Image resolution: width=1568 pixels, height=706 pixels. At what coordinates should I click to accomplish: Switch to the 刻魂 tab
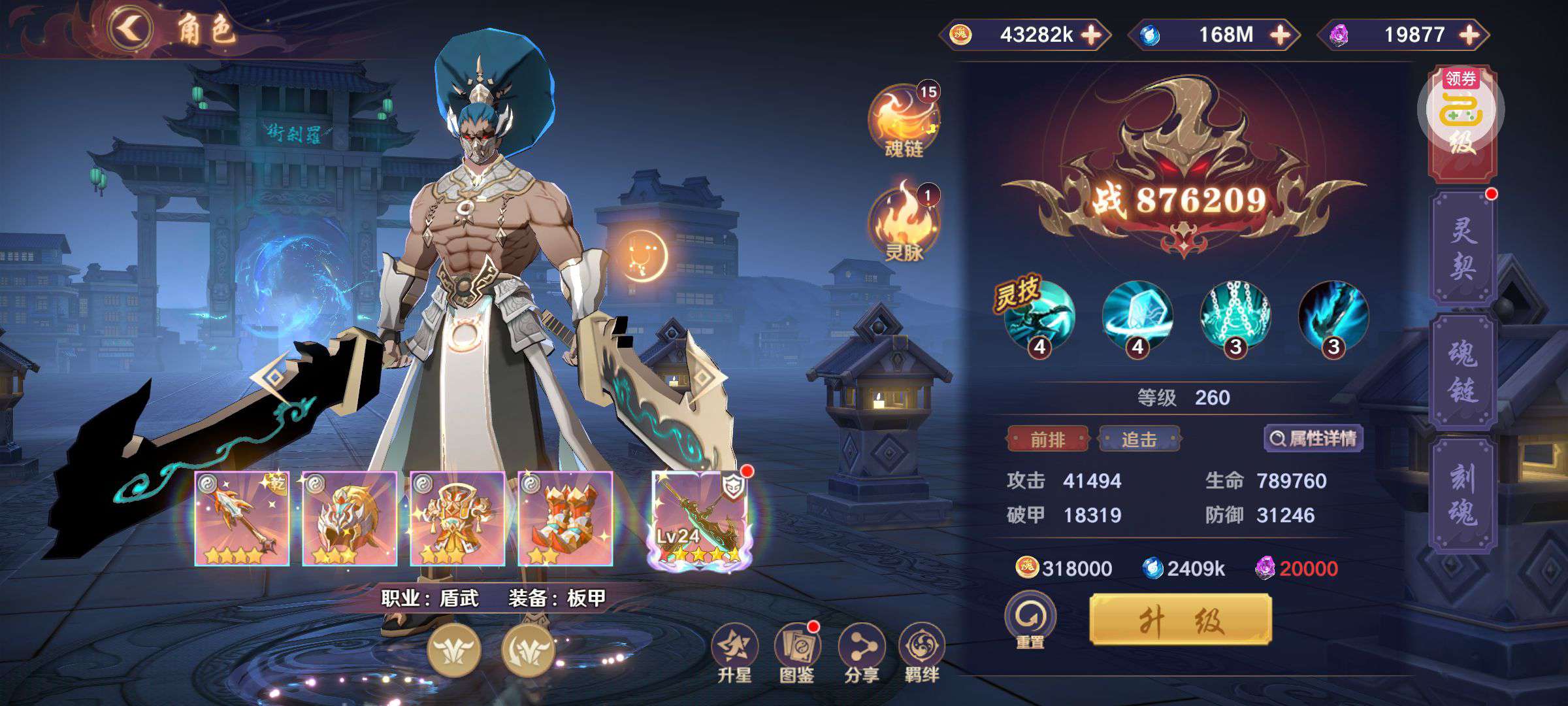click(1463, 495)
